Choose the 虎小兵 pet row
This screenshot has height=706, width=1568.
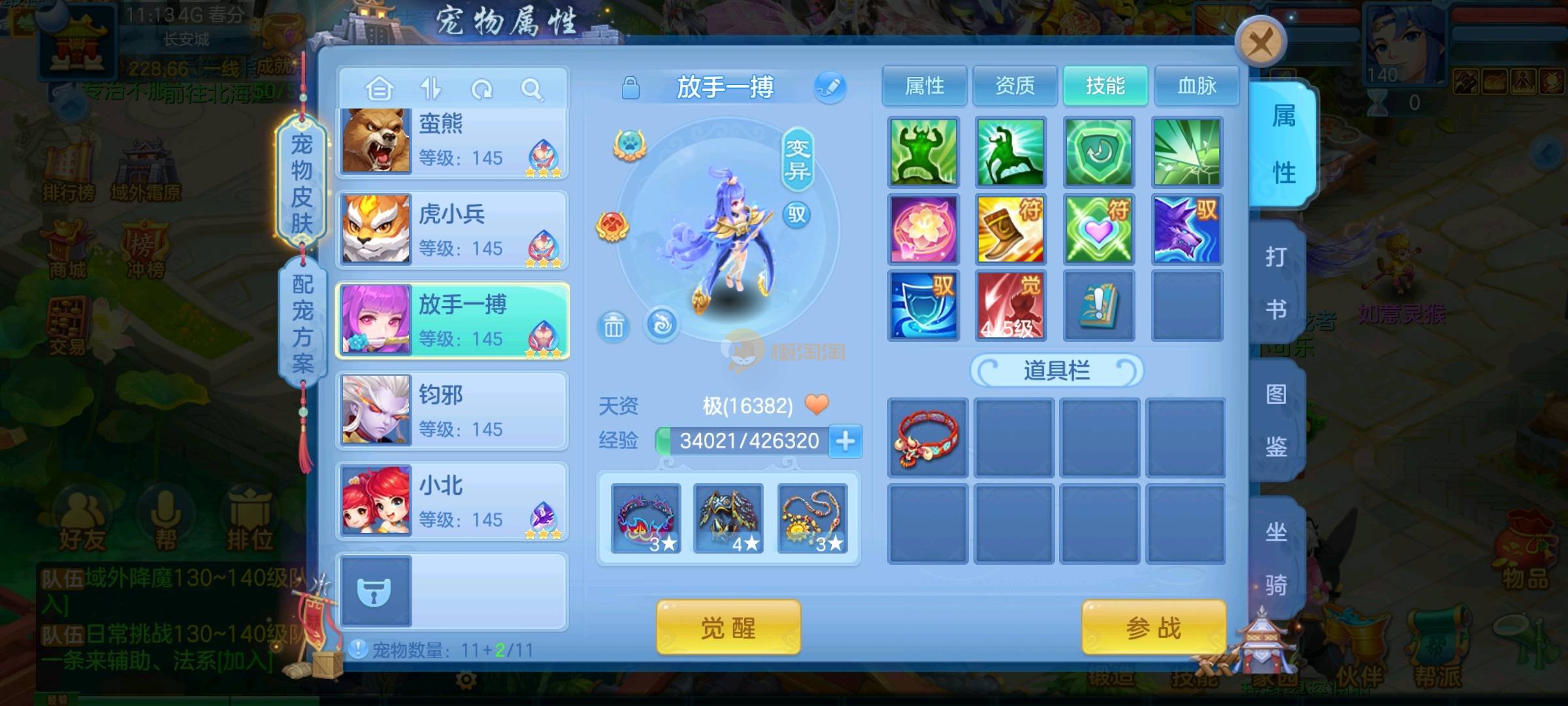point(452,230)
